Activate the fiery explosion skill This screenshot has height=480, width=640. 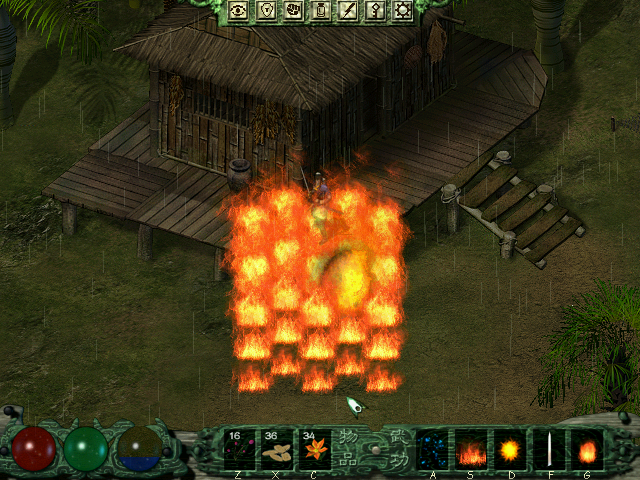pos(510,449)
